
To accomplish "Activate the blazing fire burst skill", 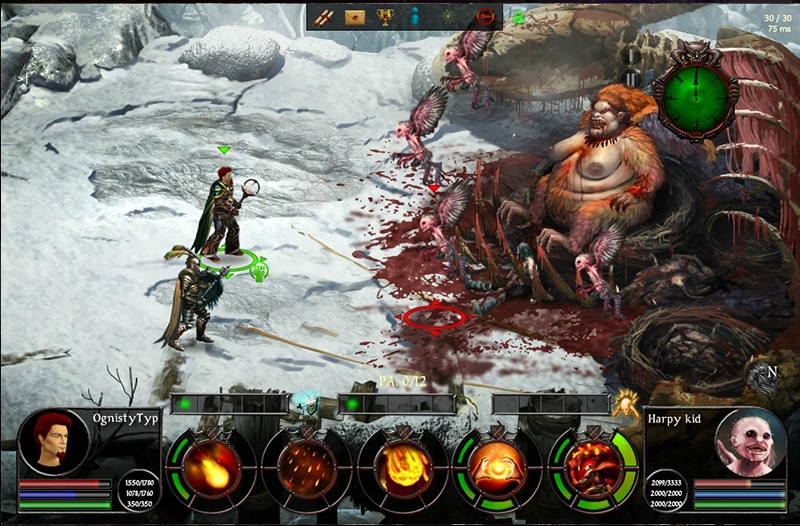I will 403,466.
